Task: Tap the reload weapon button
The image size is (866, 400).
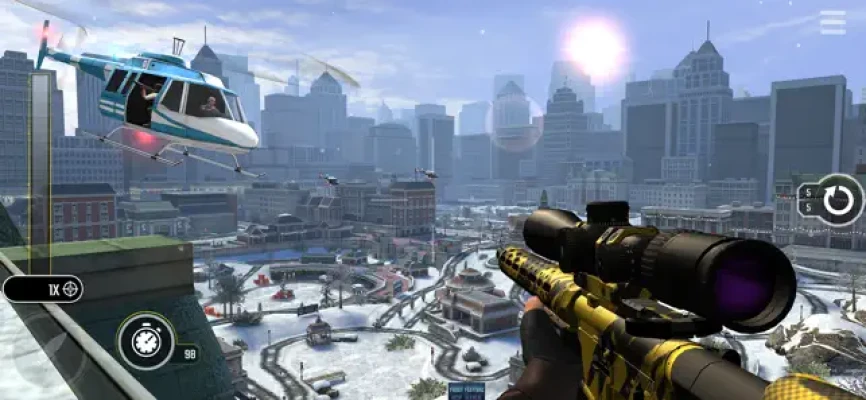Action: point(838,200)
